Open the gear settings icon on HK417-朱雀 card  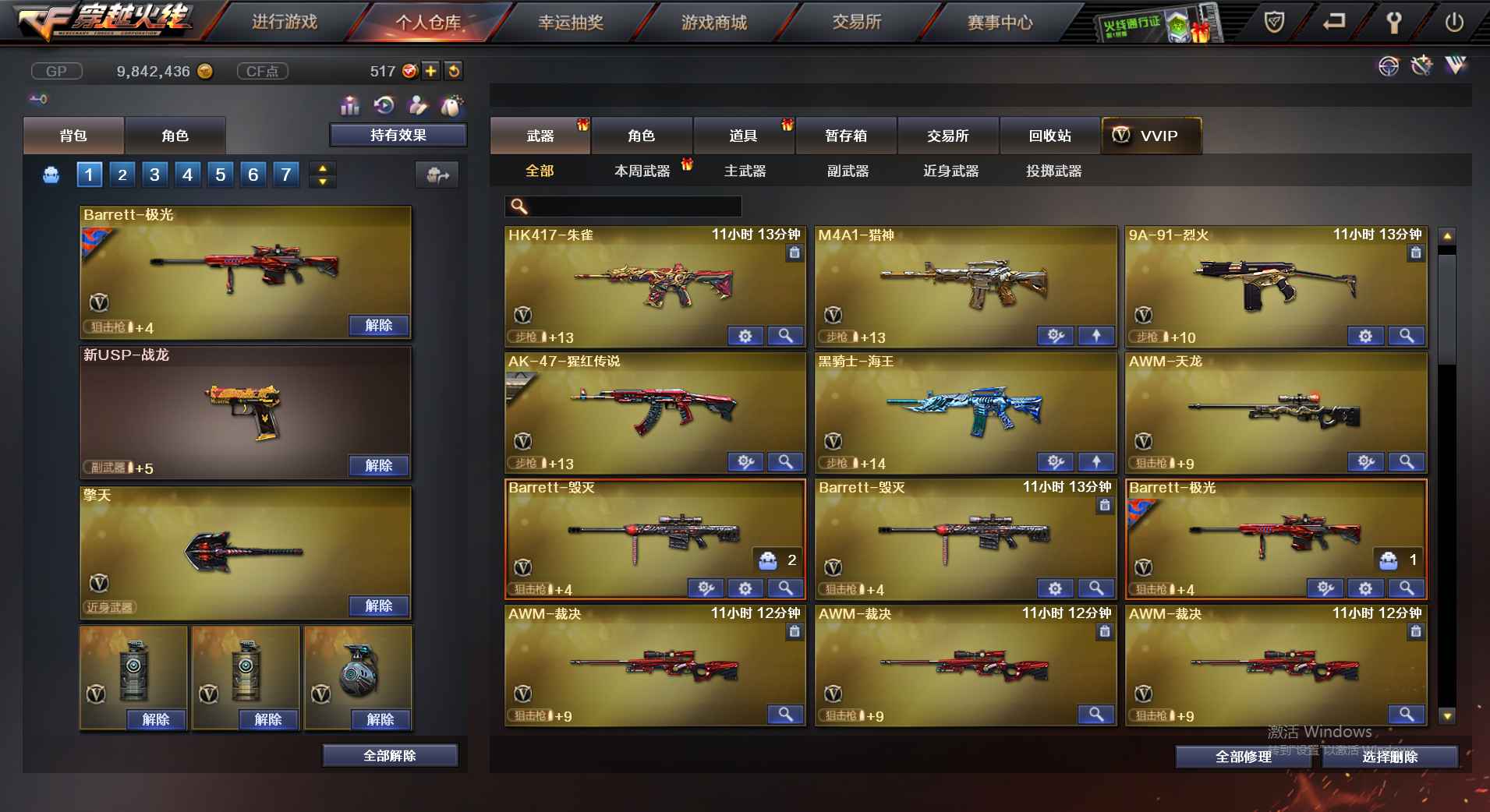[x=745, y=336]
